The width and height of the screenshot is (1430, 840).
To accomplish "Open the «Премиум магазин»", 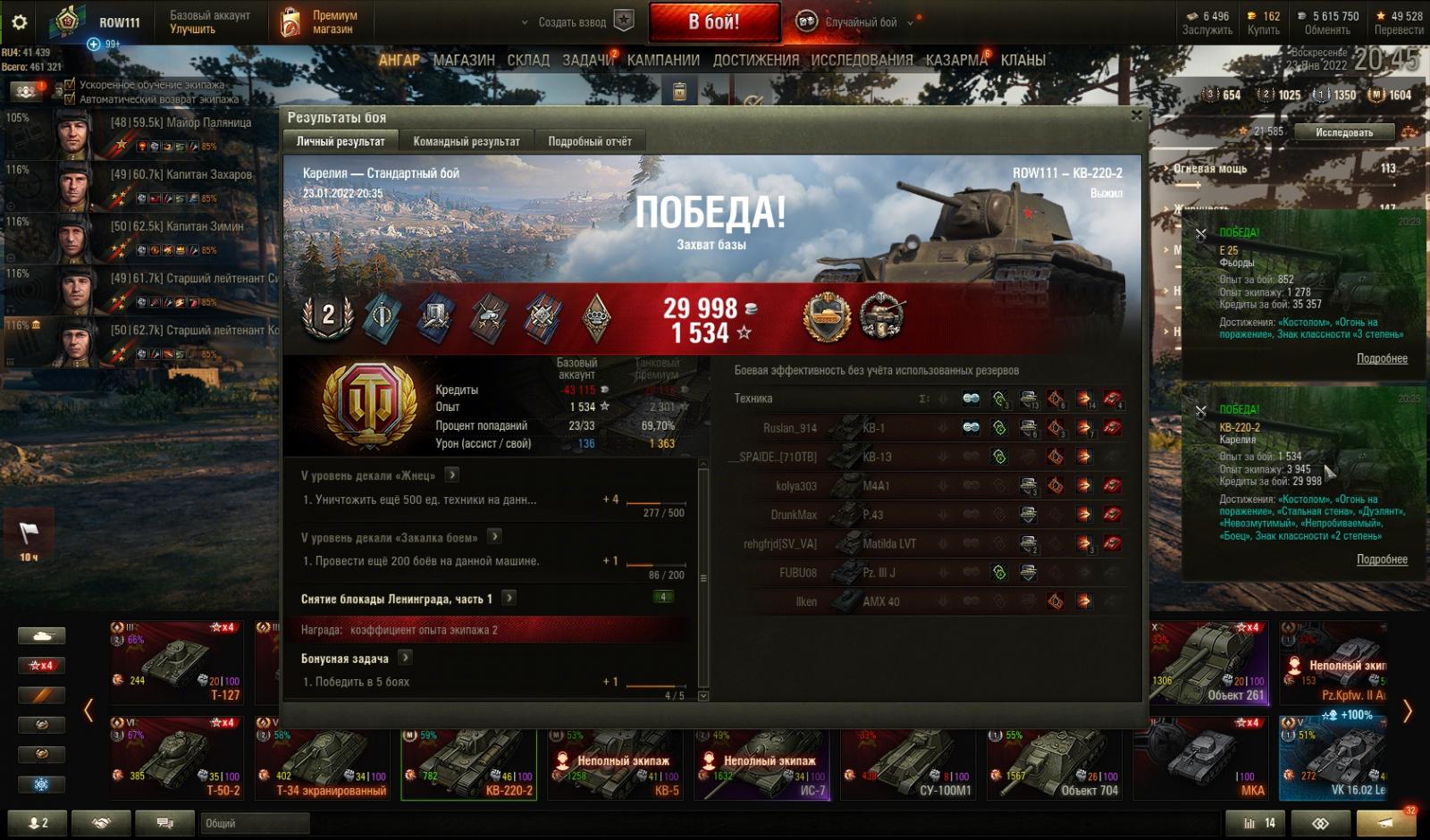I will click(319, 22).
